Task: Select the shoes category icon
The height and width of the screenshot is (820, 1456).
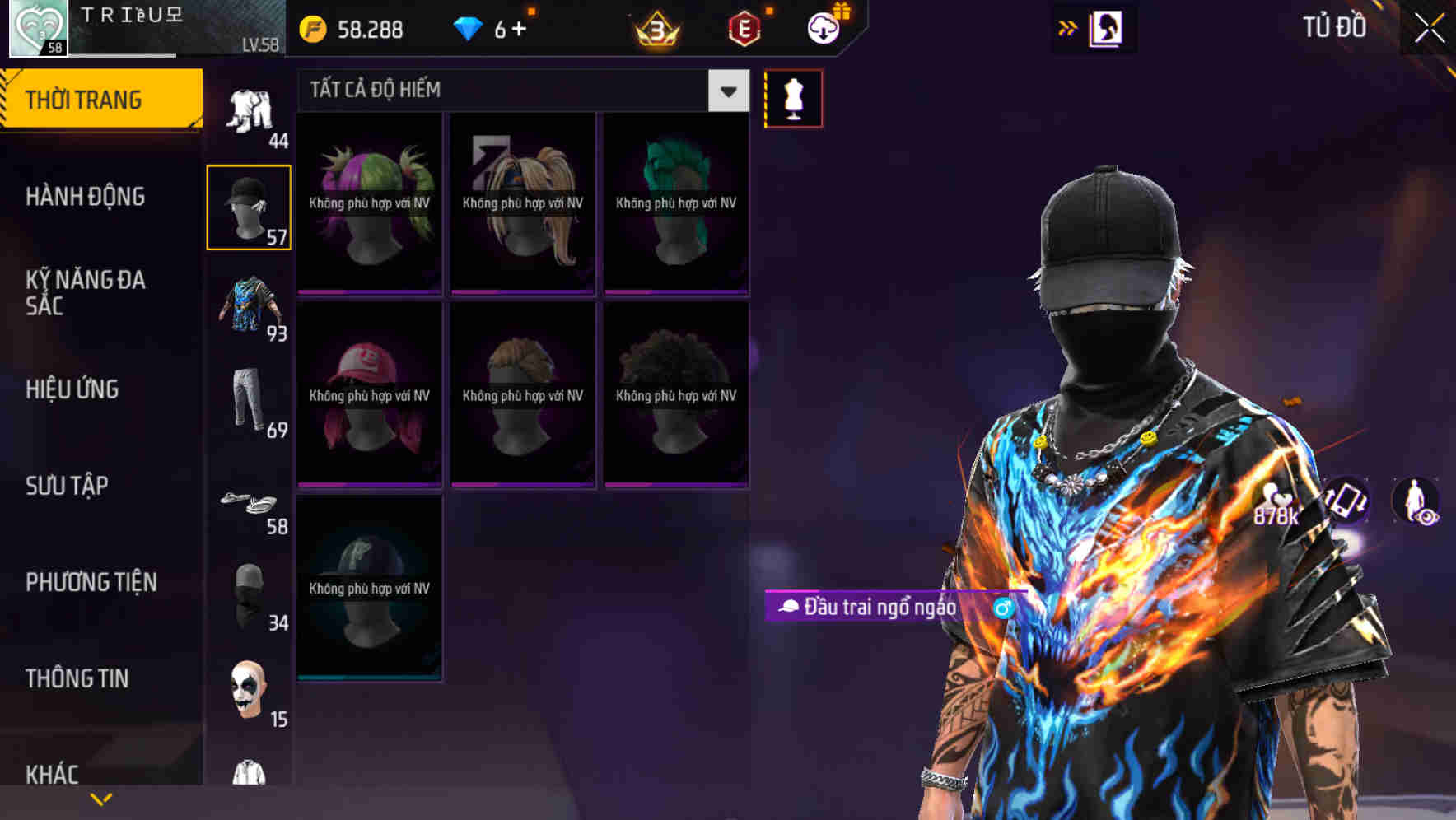Action: [248, 500]
